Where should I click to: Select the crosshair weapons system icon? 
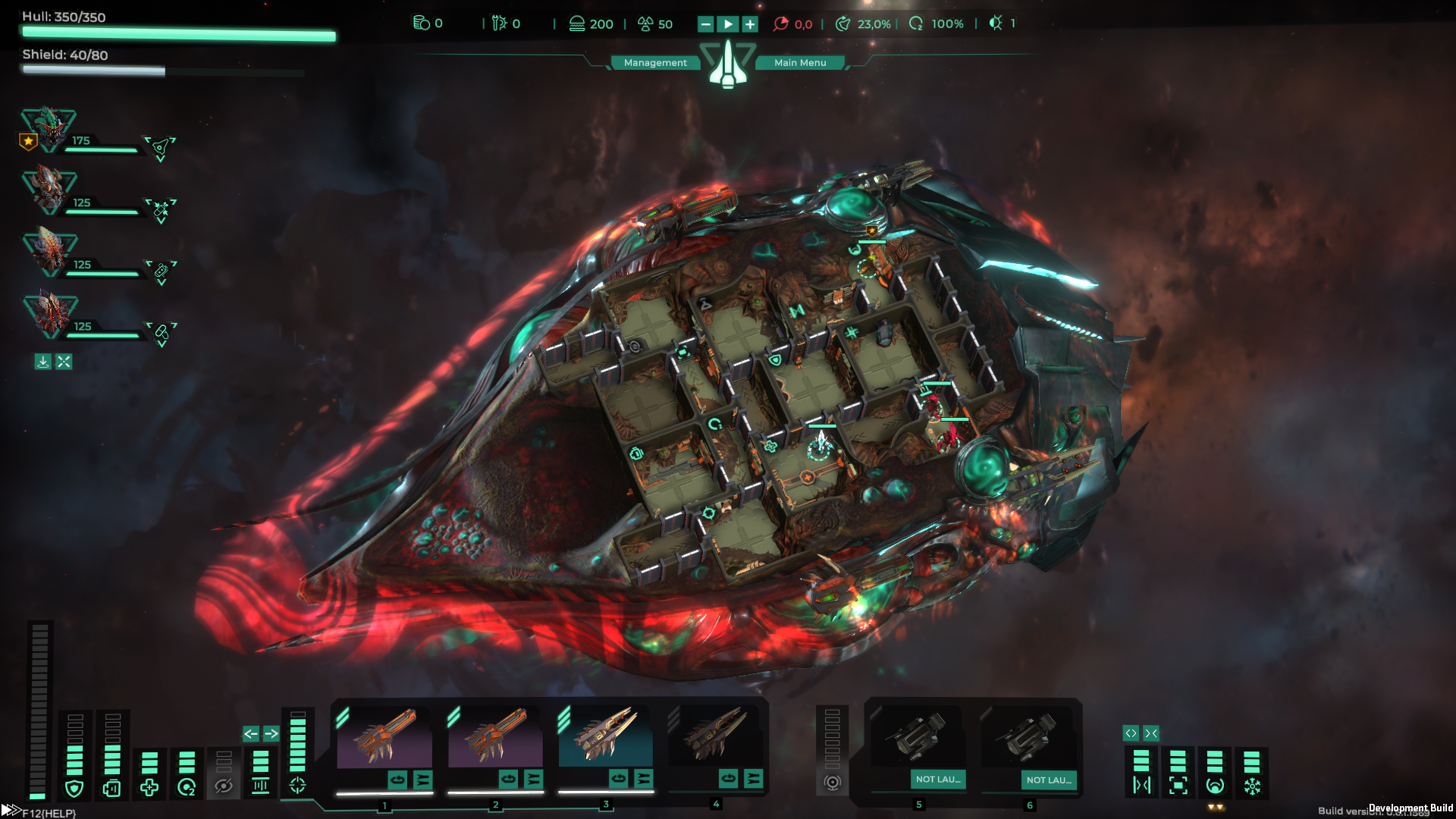[x=297, y=786]
